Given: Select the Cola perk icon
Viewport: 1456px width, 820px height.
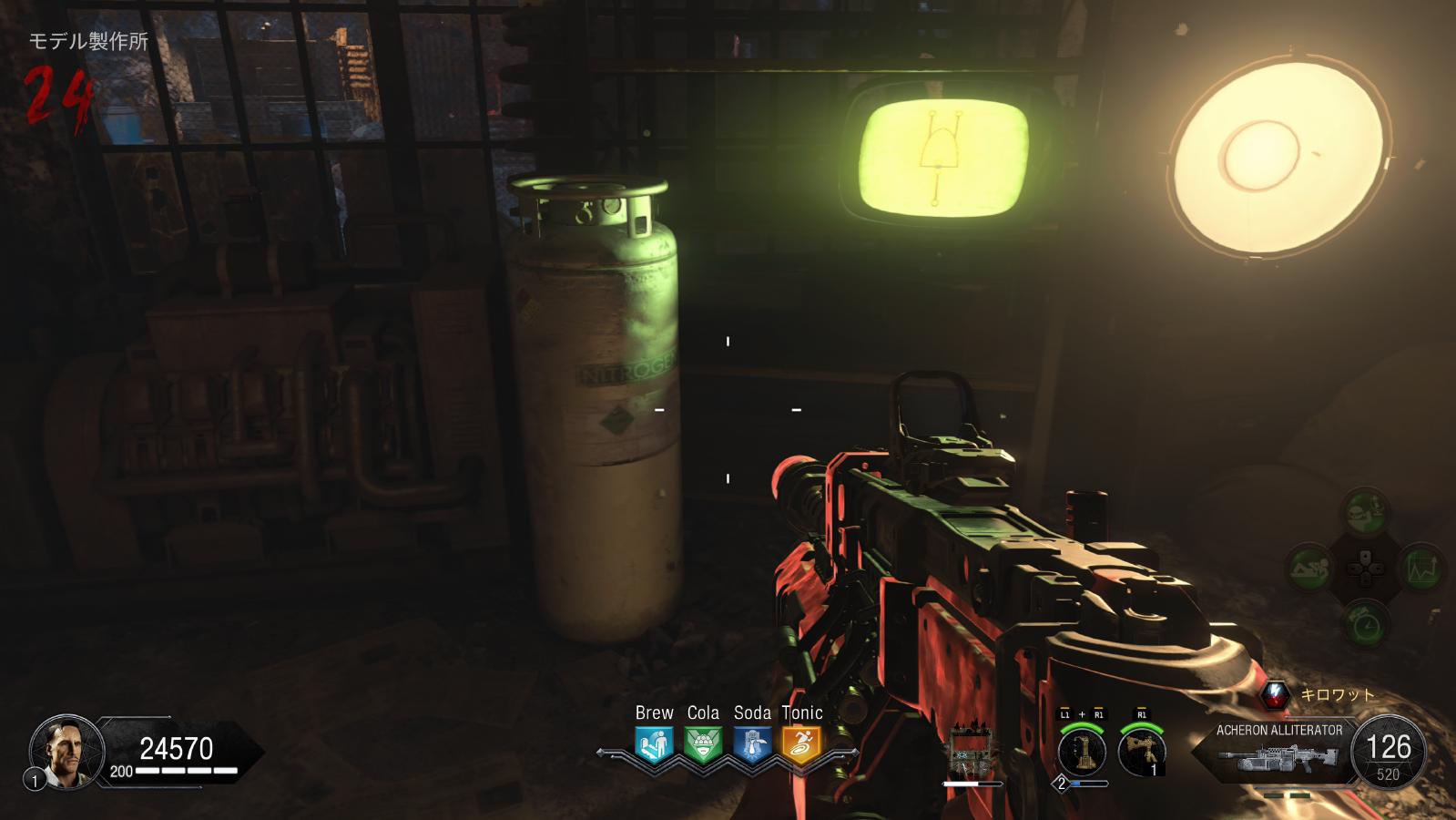Looking at the screenshot, I should [703, 744].
